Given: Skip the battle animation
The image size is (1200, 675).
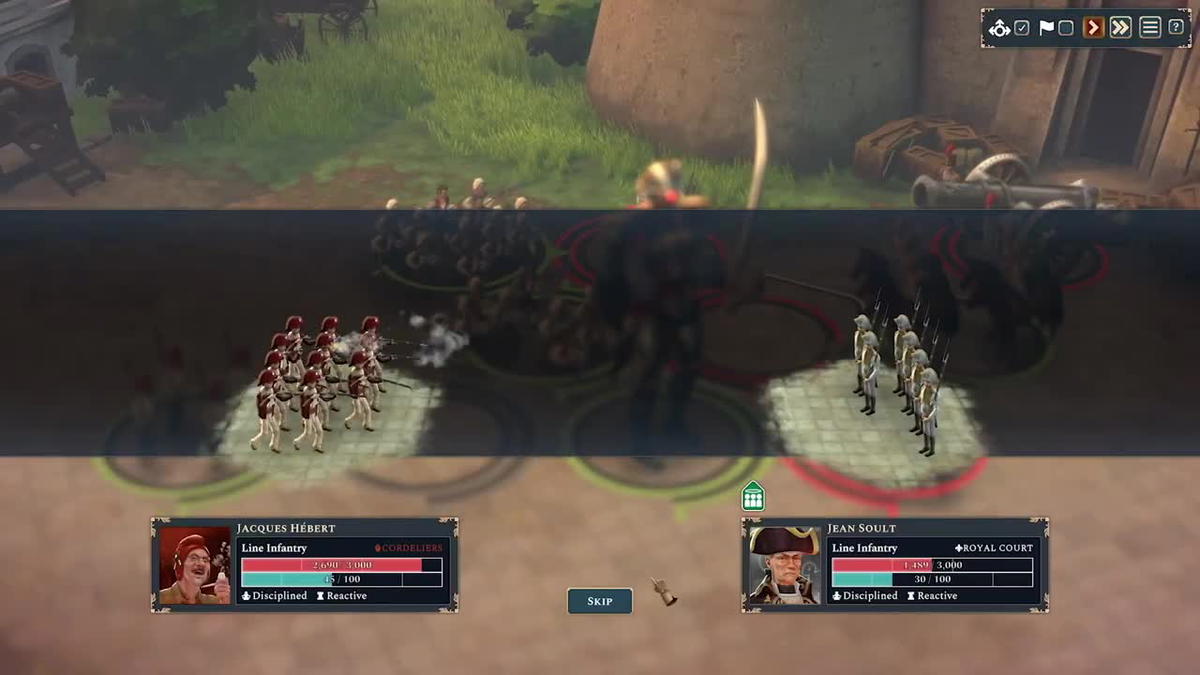Looking at the screenshot, I should [x=600, y=601].
